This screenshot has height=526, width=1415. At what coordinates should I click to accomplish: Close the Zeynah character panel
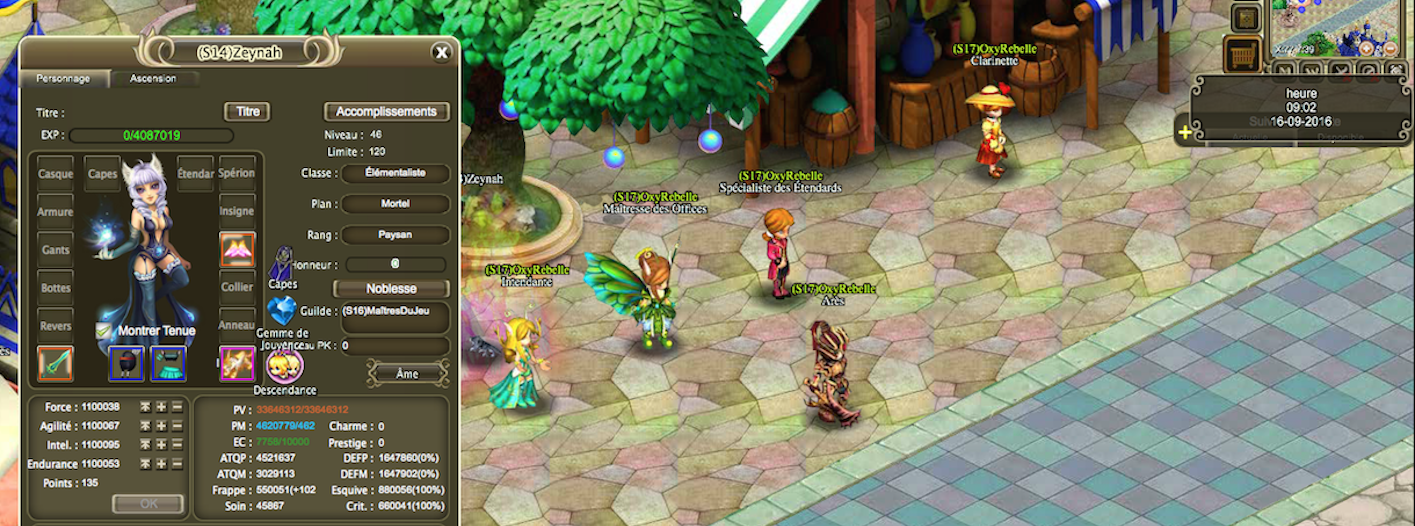pos(441,52)
